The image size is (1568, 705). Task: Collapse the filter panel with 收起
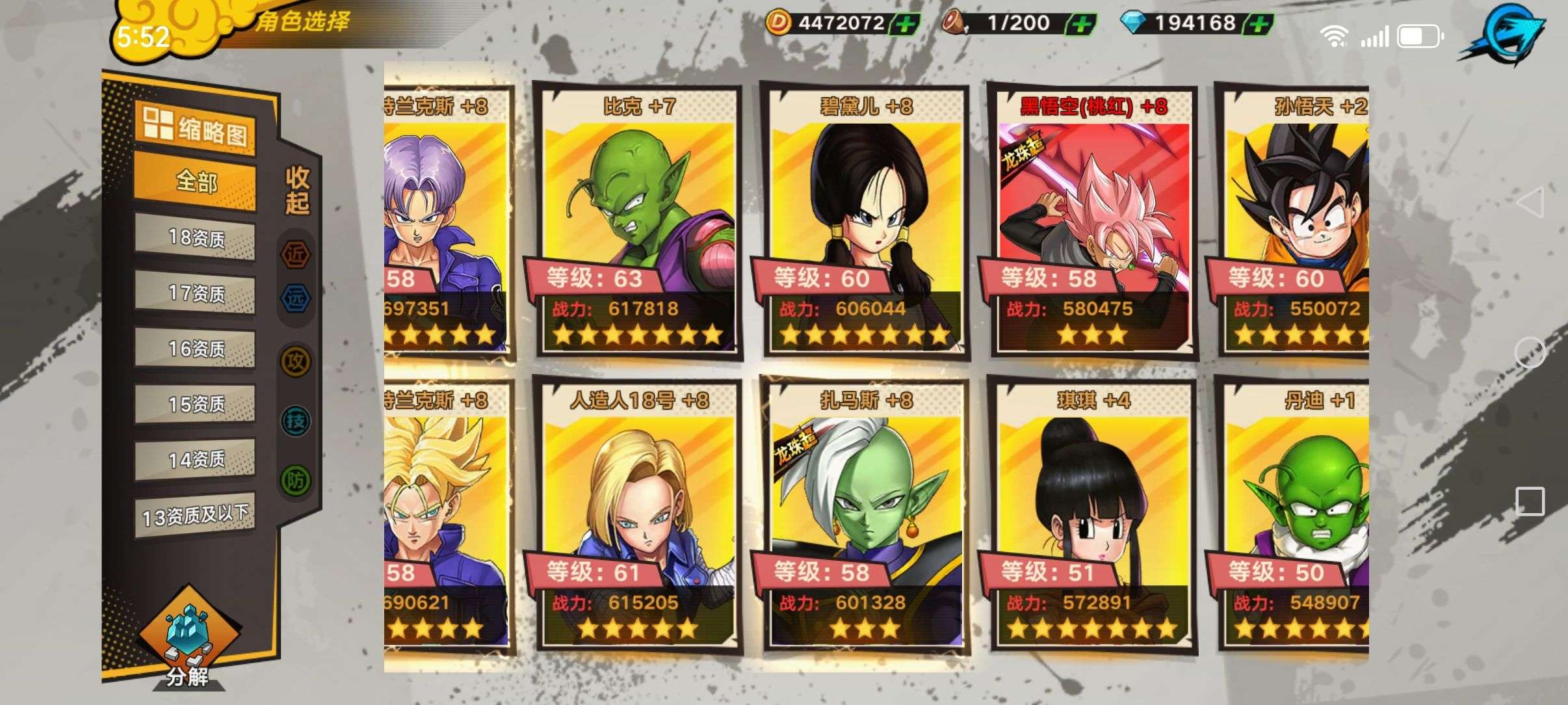[298, 190]
